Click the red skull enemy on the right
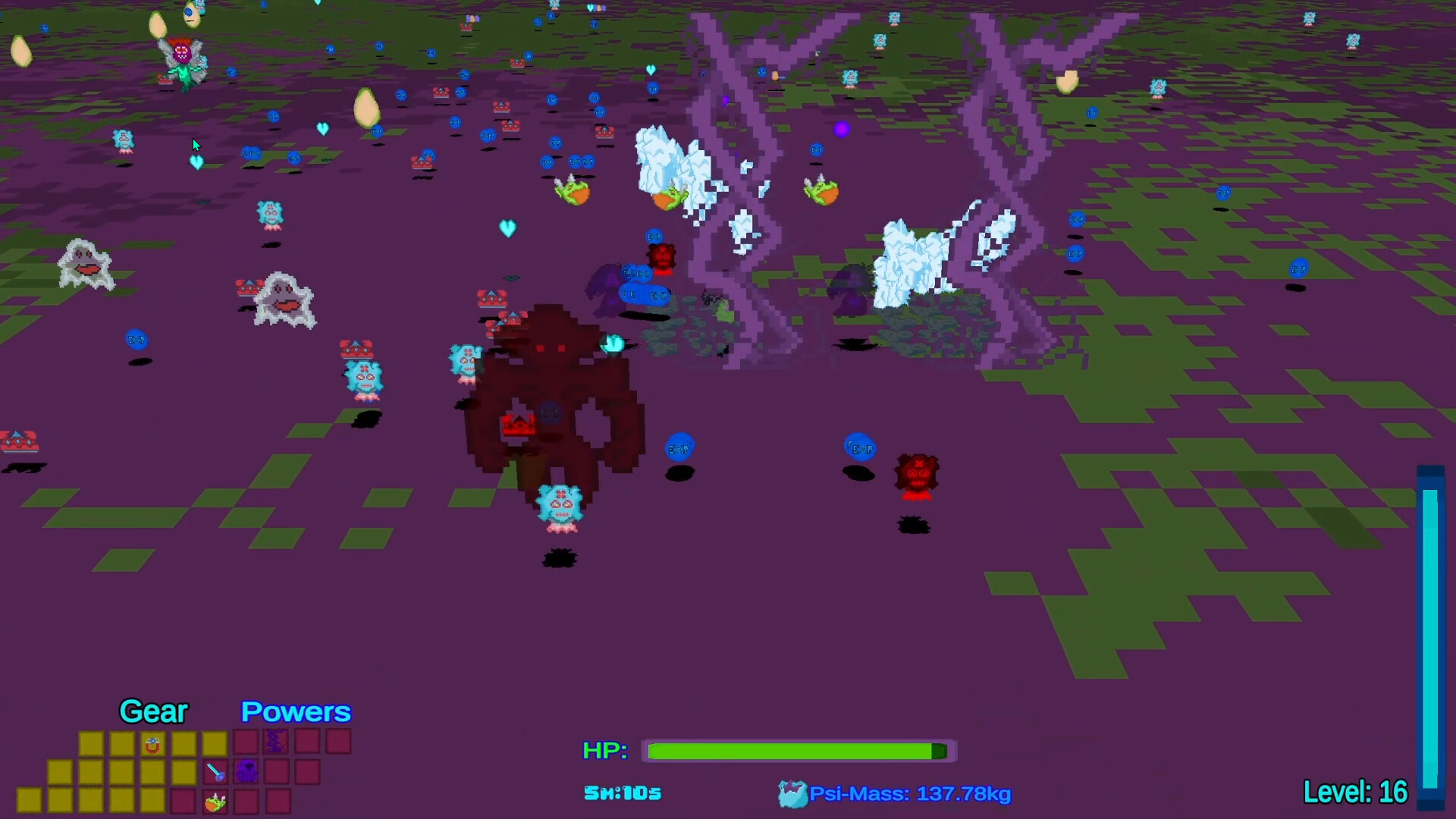This screenshot has width=1456, height=819. pos(917,474)
